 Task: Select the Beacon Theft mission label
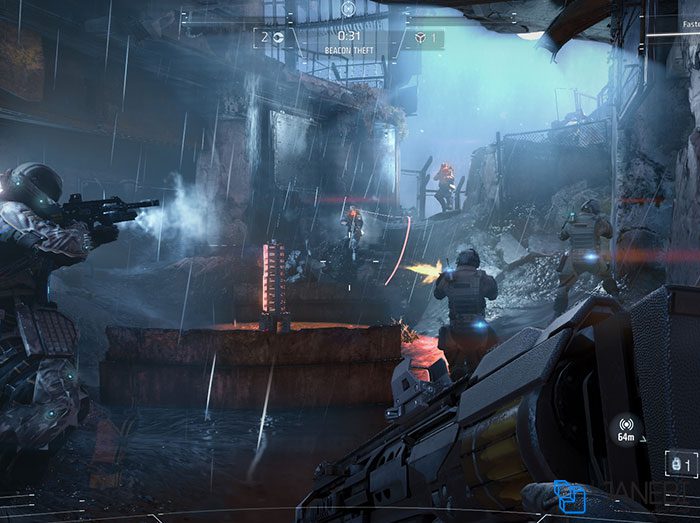[349, 50]
